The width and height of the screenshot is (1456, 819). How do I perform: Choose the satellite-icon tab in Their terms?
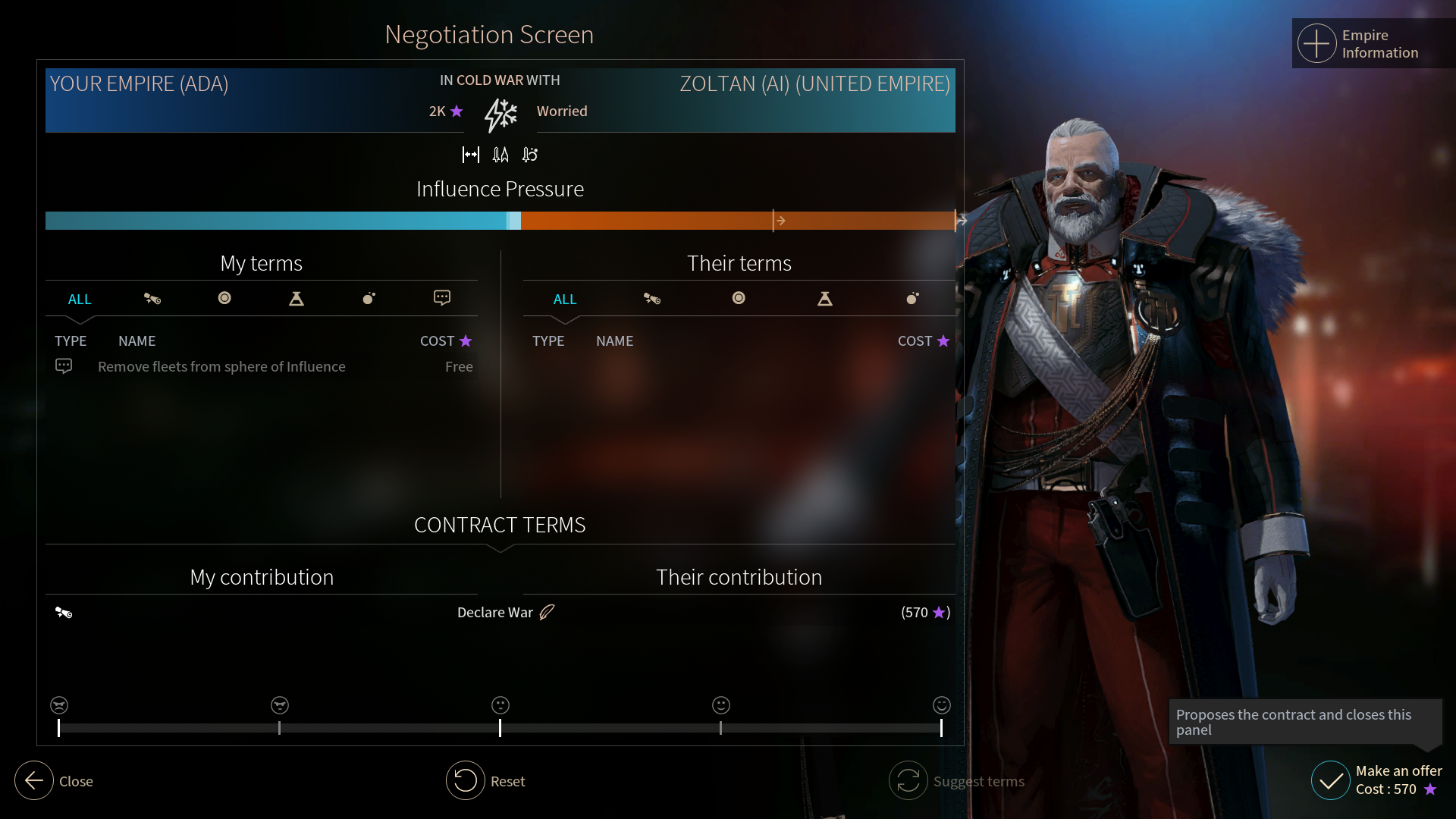[x=652, y=299]
